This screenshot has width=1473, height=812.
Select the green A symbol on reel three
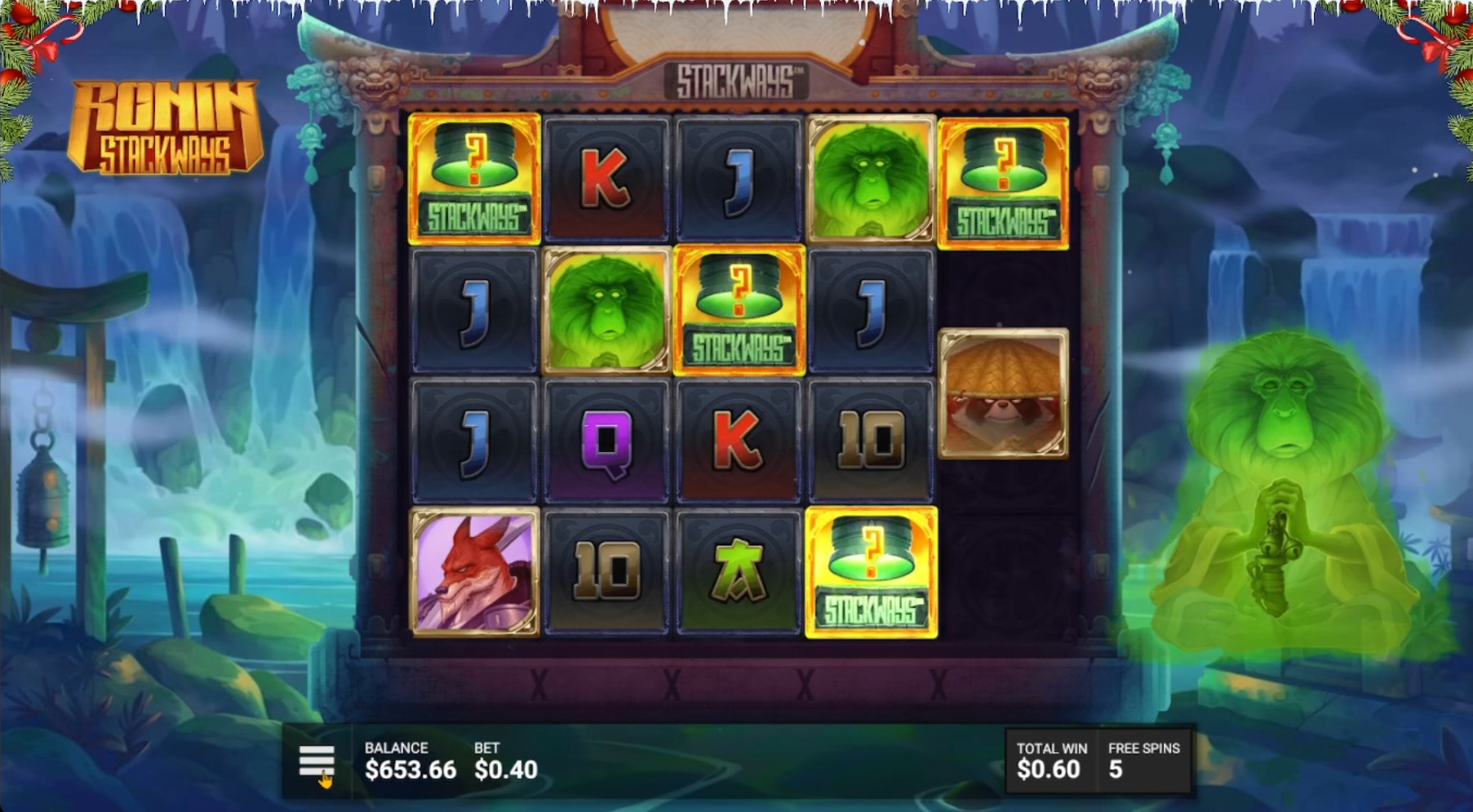point(739,570)
